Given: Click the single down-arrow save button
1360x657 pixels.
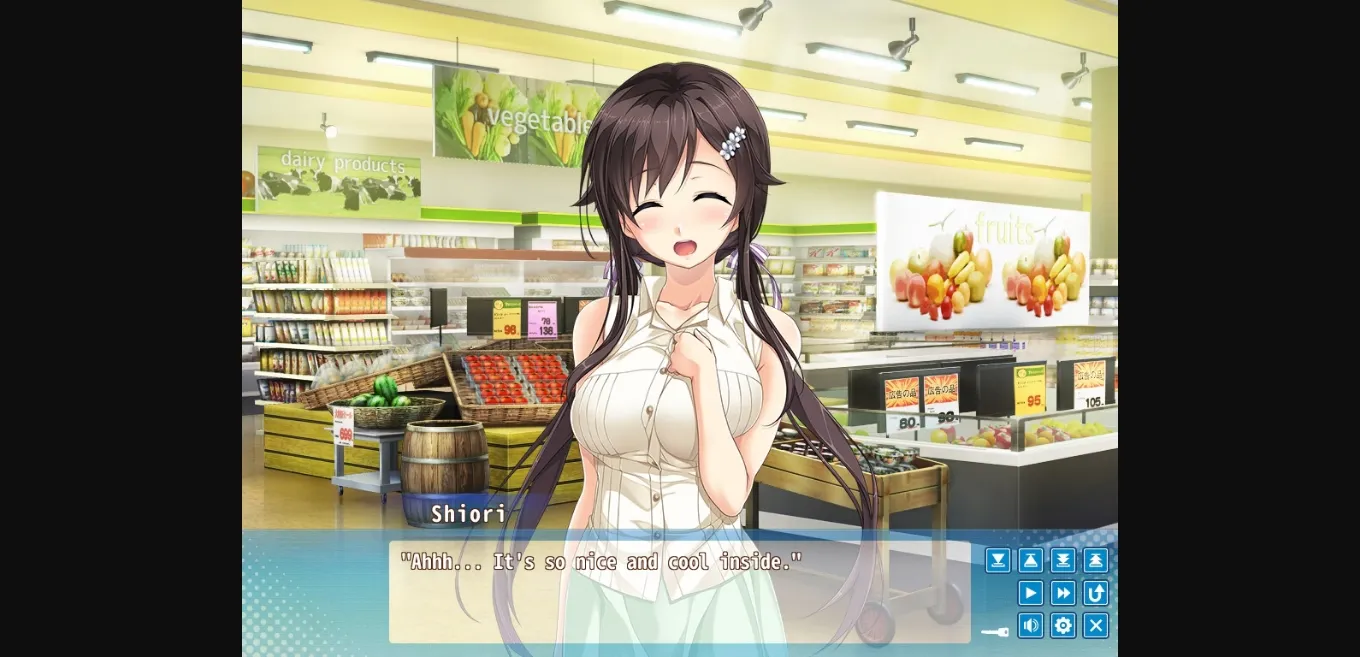Looking at the screenshot, I should coord(998,560).
